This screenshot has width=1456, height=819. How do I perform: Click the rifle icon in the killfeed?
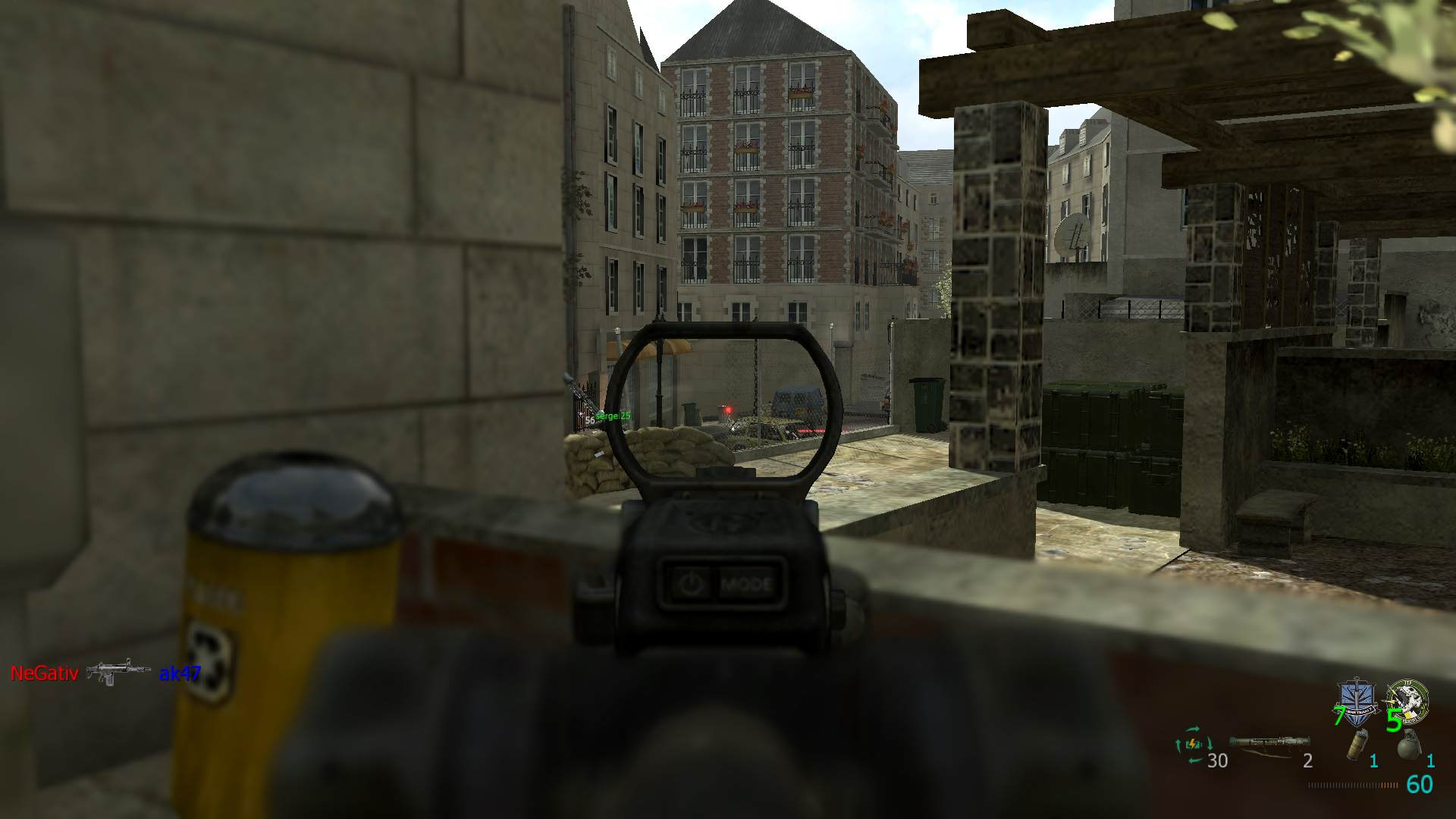[118, 672]
